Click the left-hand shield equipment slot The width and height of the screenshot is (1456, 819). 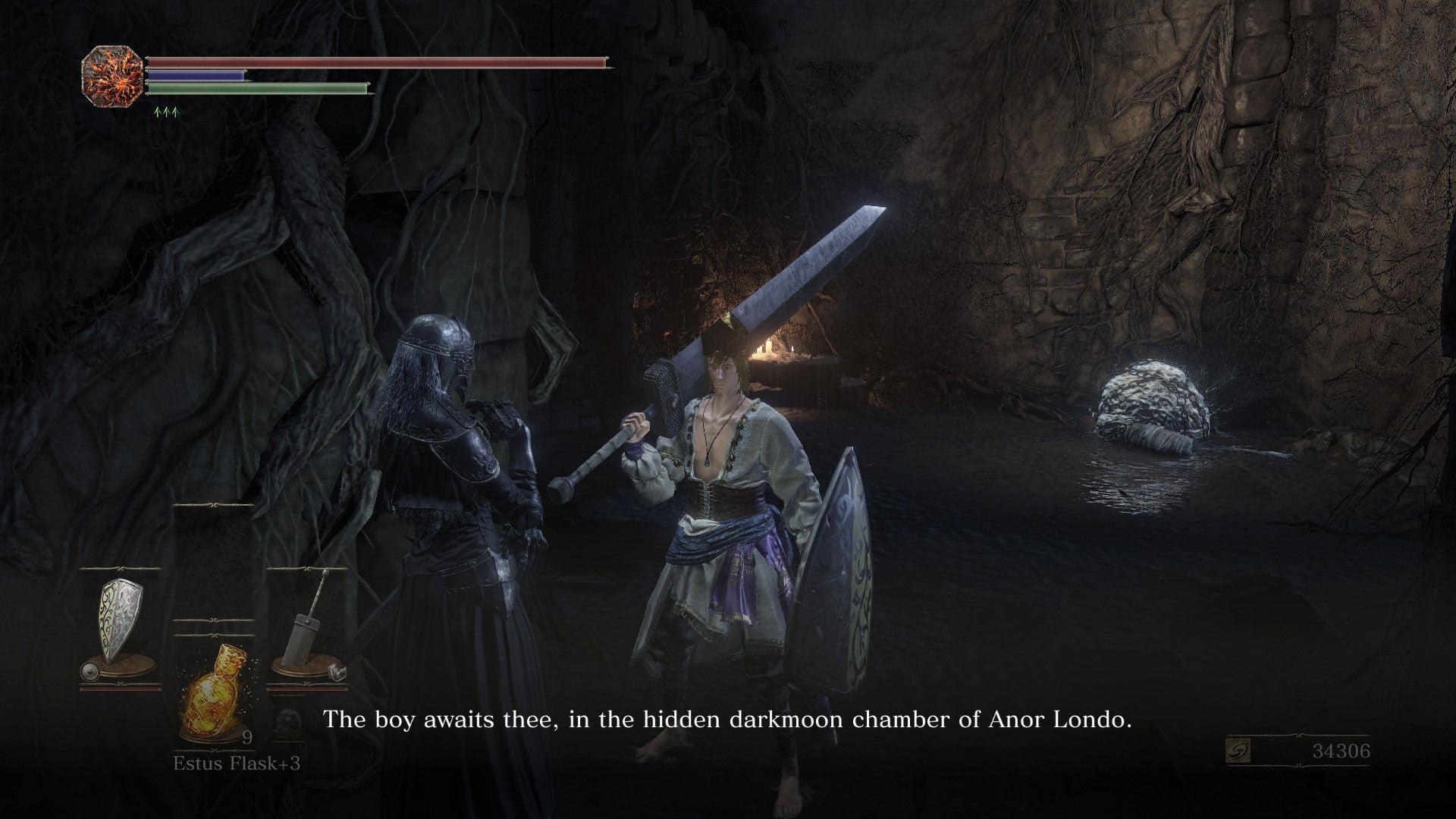[120, 629]
